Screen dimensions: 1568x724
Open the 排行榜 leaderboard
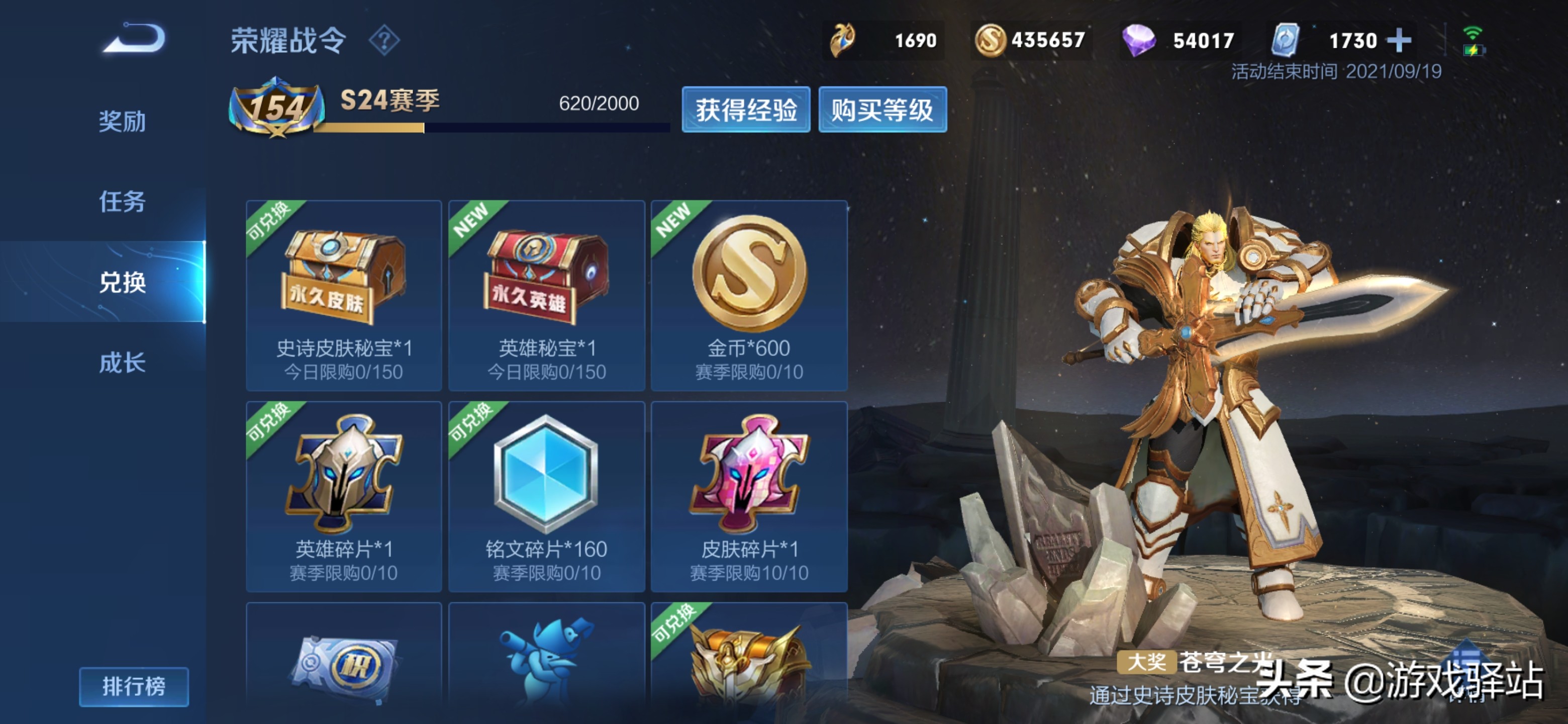tap(133, 686)
